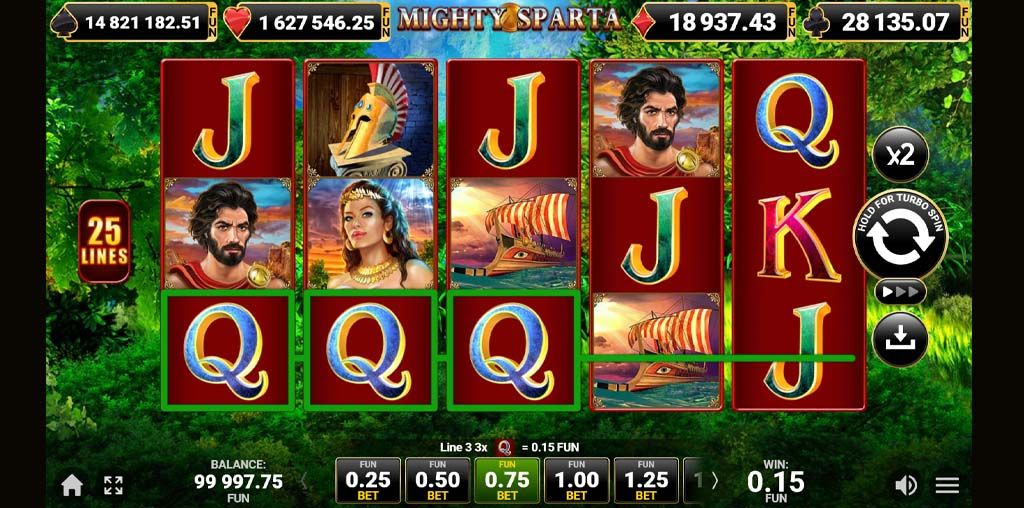1024x508 pixels.
Task: Show more bet options with right arrow
Action: 714,481
